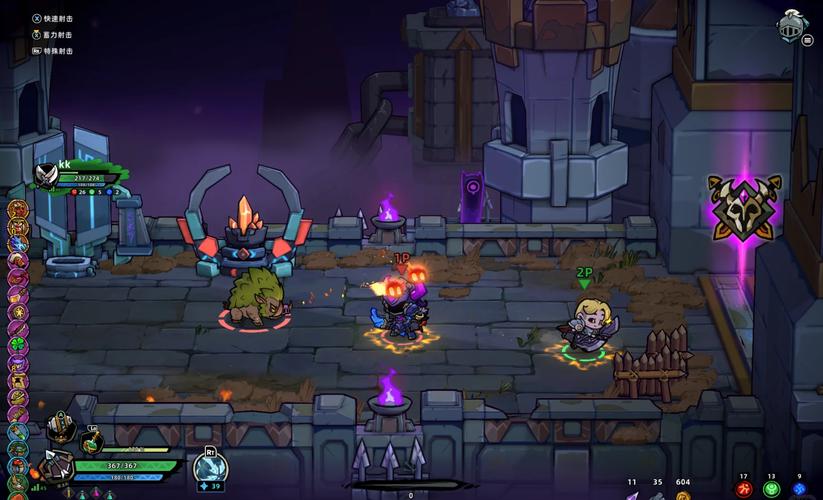Click the green rune element icon
The height and width of the screenshot is (500, 823).
[771, 489]
